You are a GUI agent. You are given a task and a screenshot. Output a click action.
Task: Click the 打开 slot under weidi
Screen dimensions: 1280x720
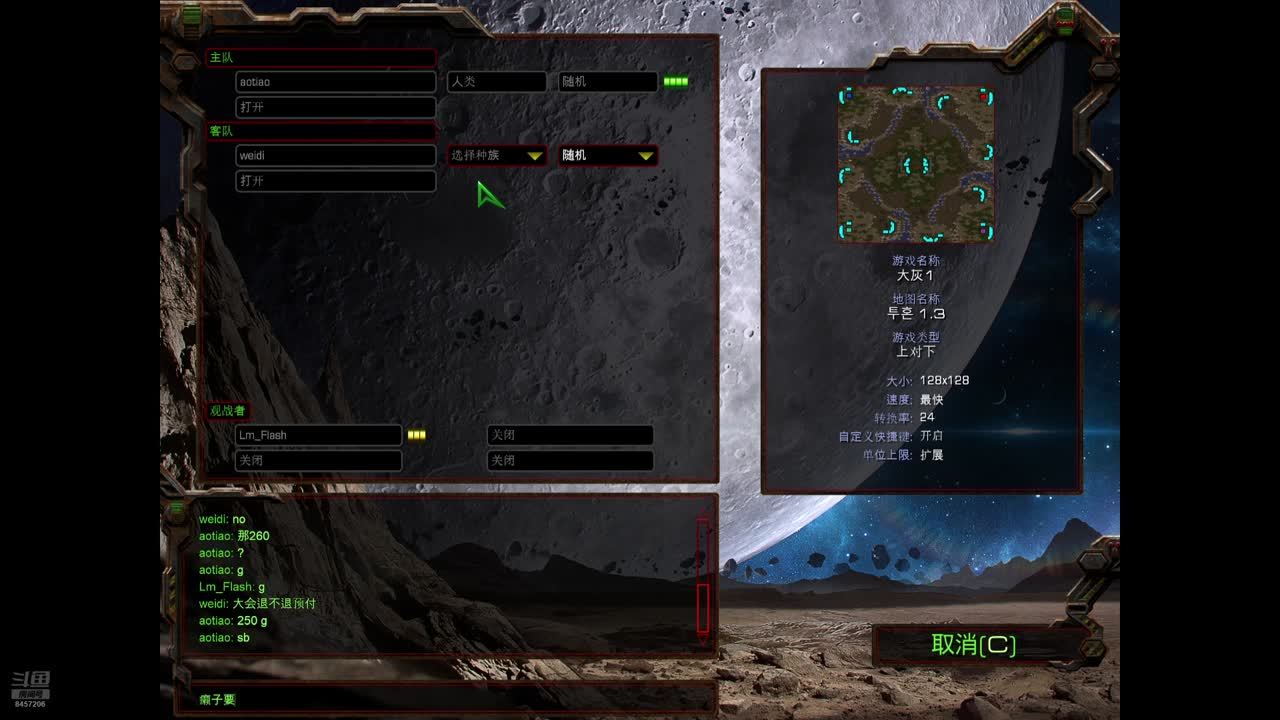[x=335, y=181]
